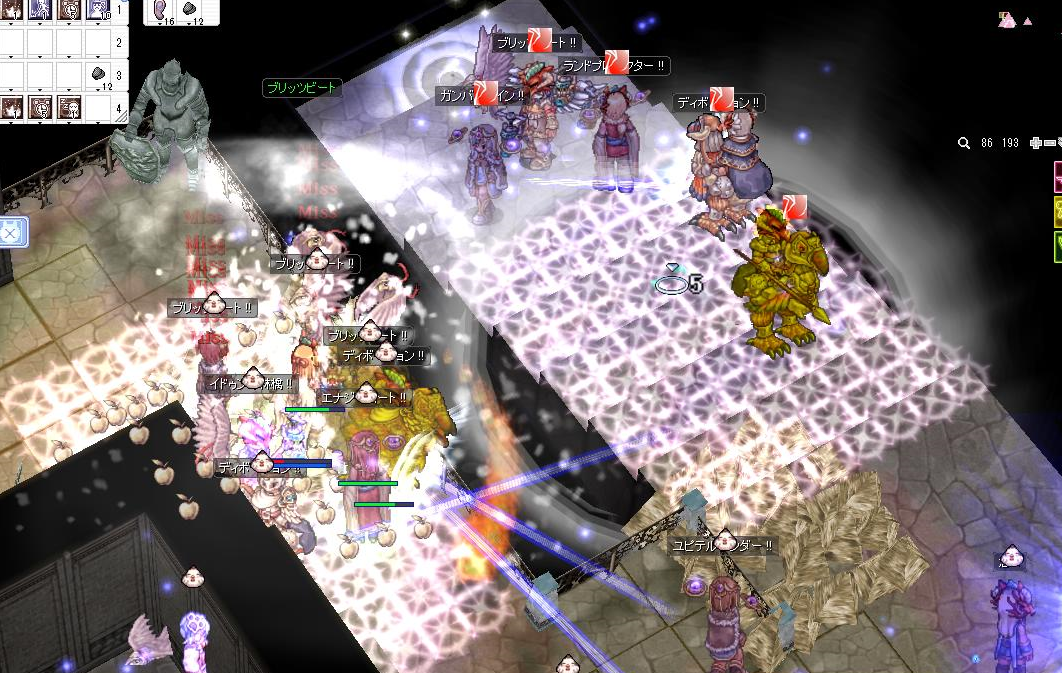Activate the alarm clock skill in hotbar row 1
This screenshot has width=1062, height=673.
pos(70,11)
